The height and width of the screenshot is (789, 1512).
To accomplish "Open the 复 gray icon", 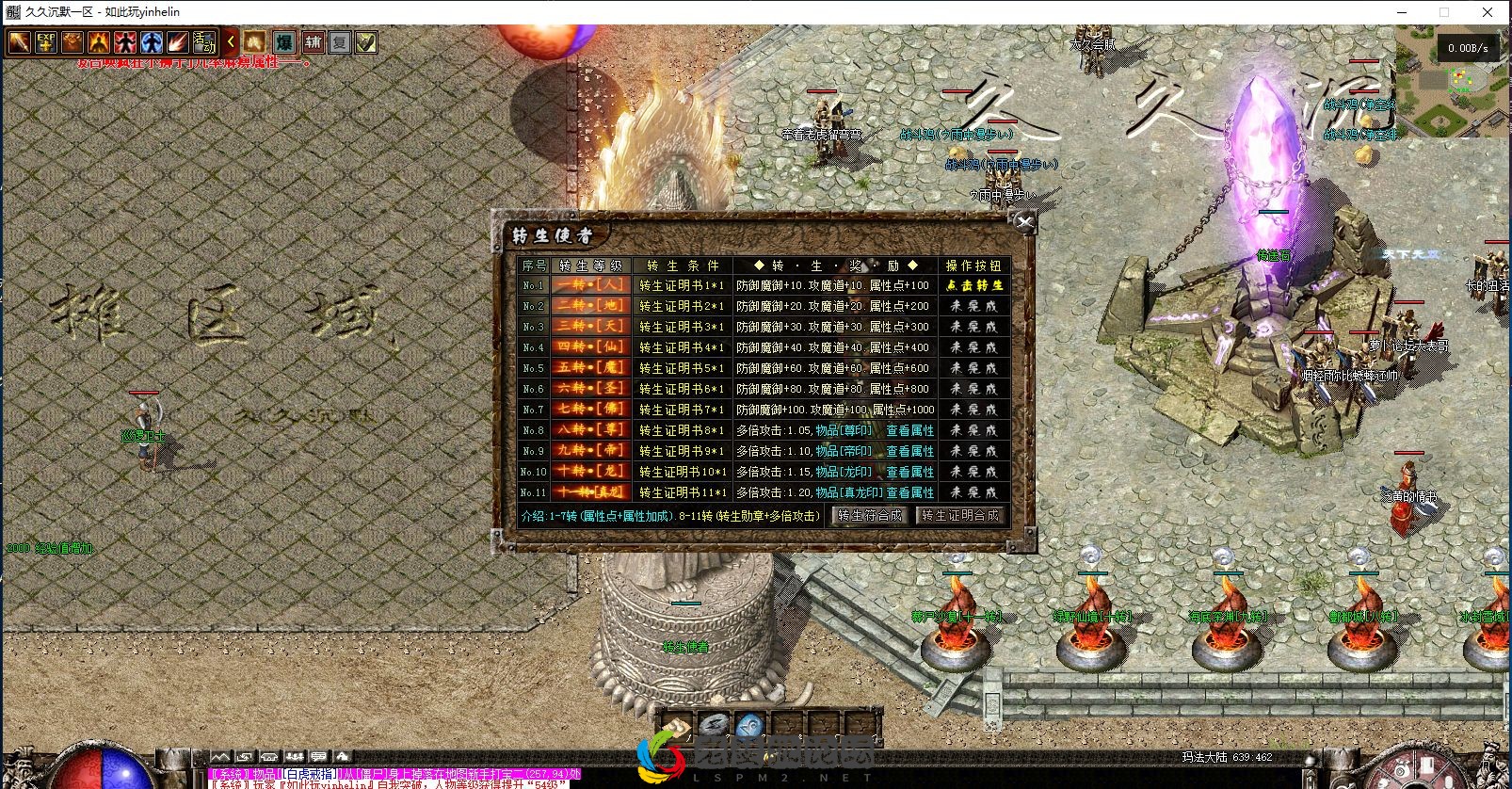I will coord(339,42).
